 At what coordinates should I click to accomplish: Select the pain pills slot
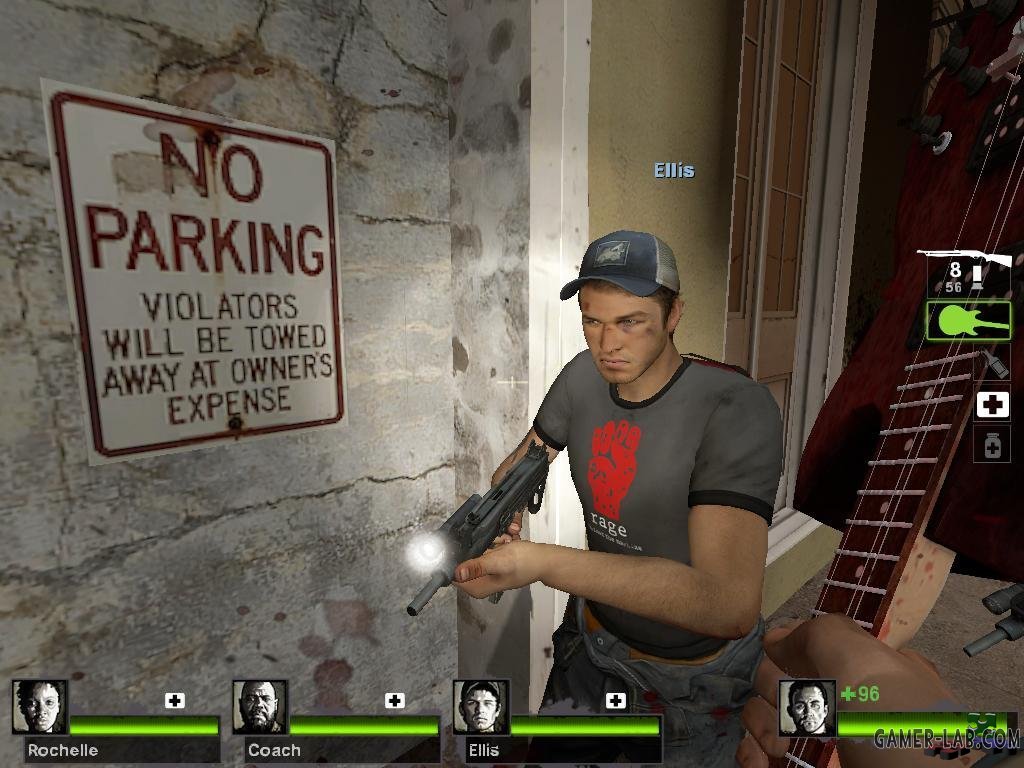coord(992,444)
